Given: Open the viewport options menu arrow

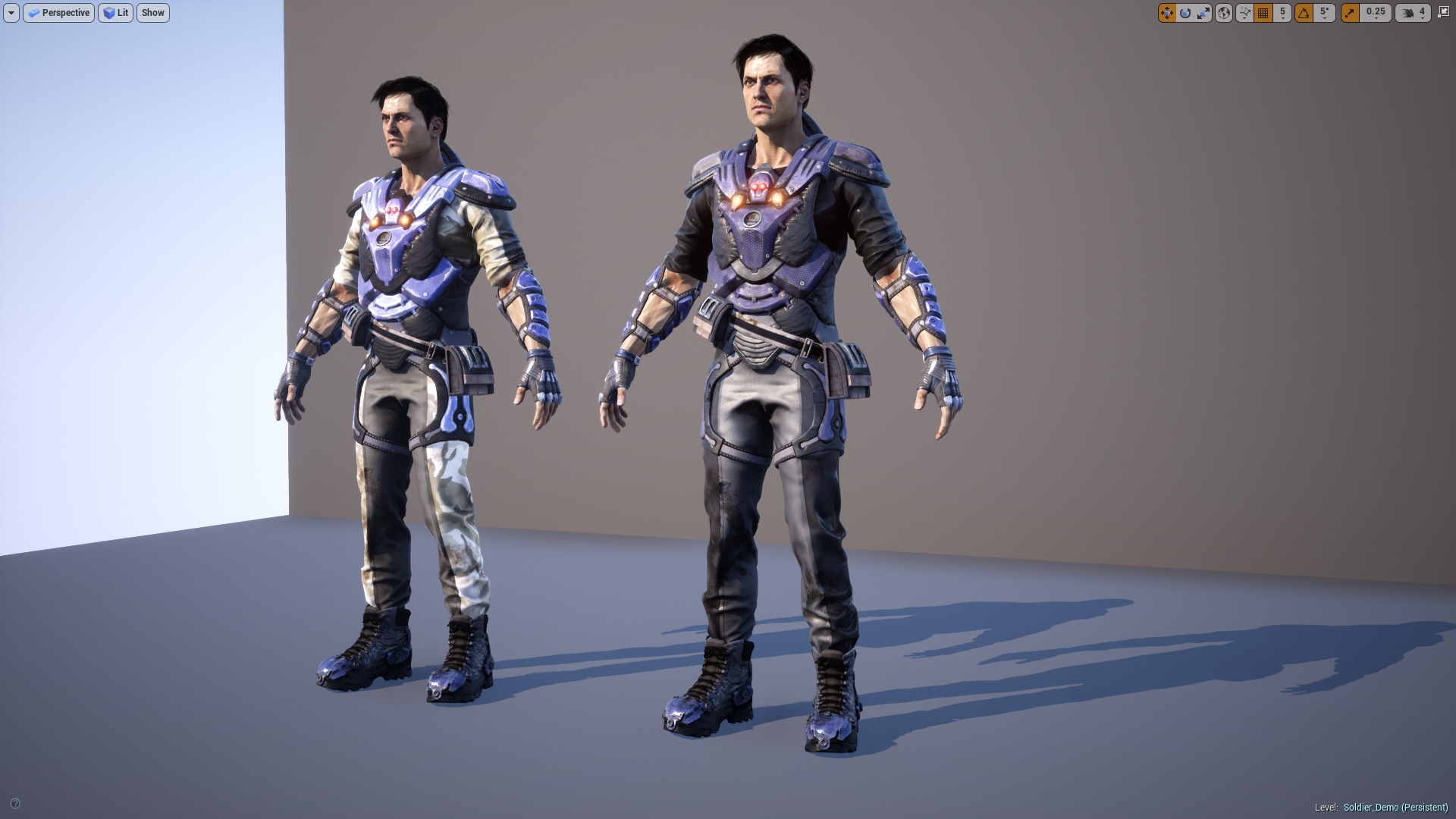Looking at the screenshot, I should [11, 13].
